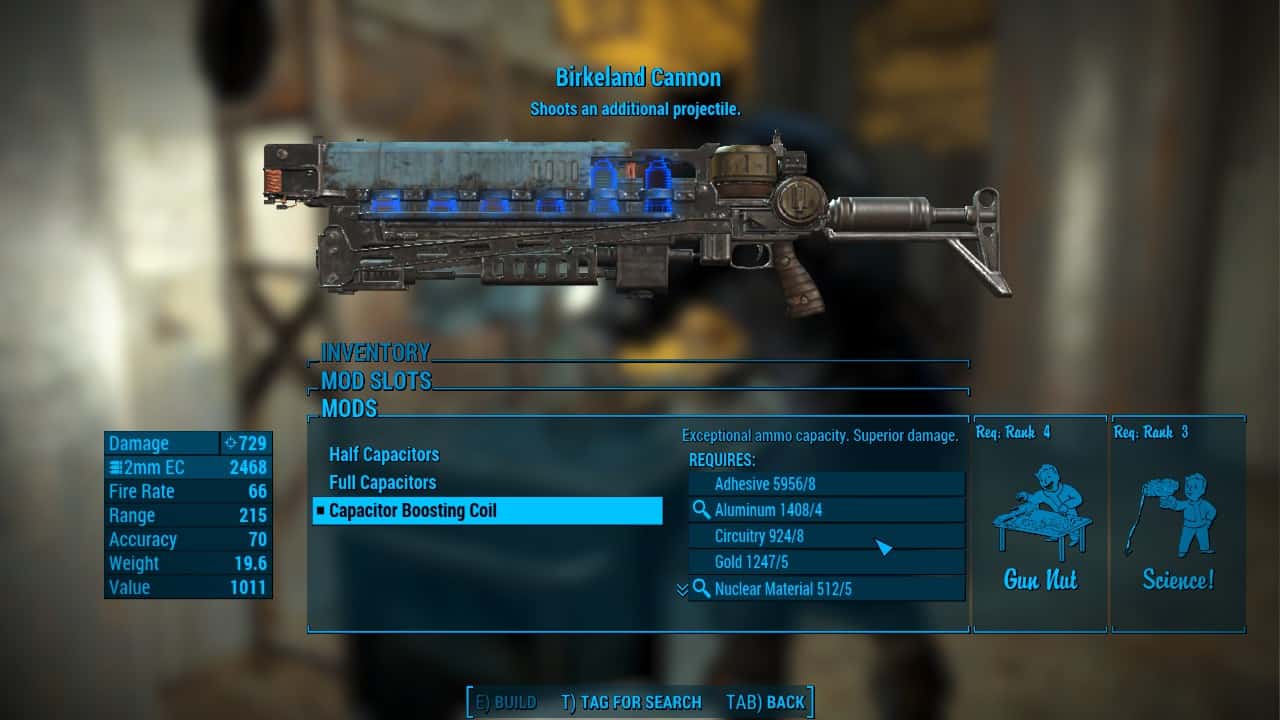The image size is (1280, 720).
Task: Select the Circuitry requirement row
Action: pyautogui.click(x=826, y=536)
